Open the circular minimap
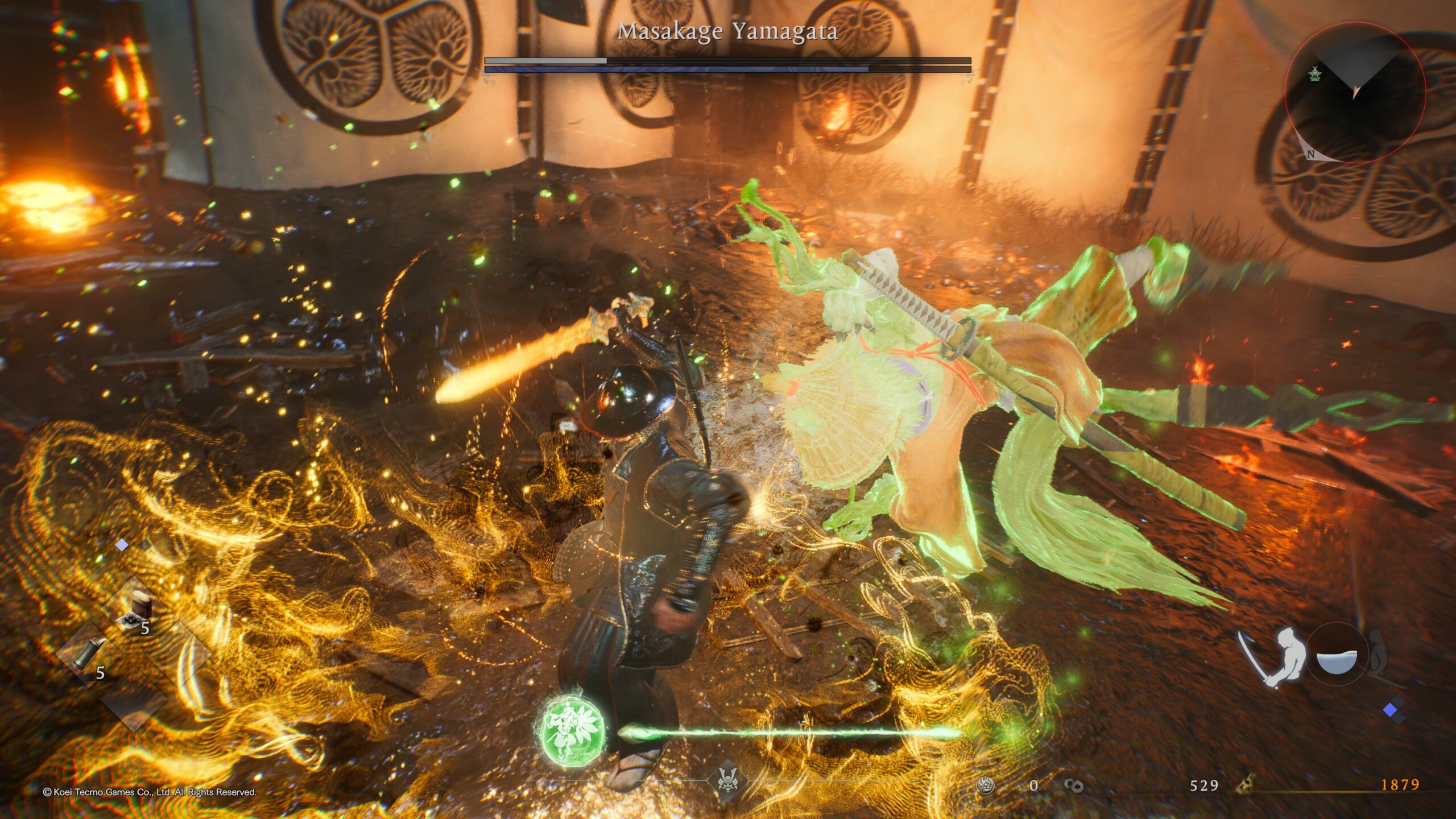This screenshot has height=819, width=1456. pyautogui.click(x=1355, y=92)
